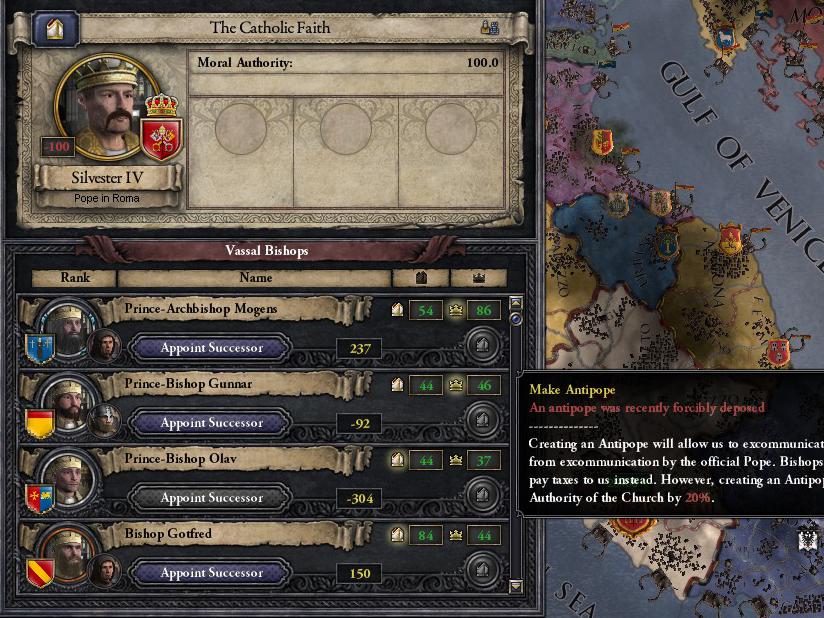Appoint successor for Bishop Gotfred
Screen dimensions: 824x618
(212, 573)
